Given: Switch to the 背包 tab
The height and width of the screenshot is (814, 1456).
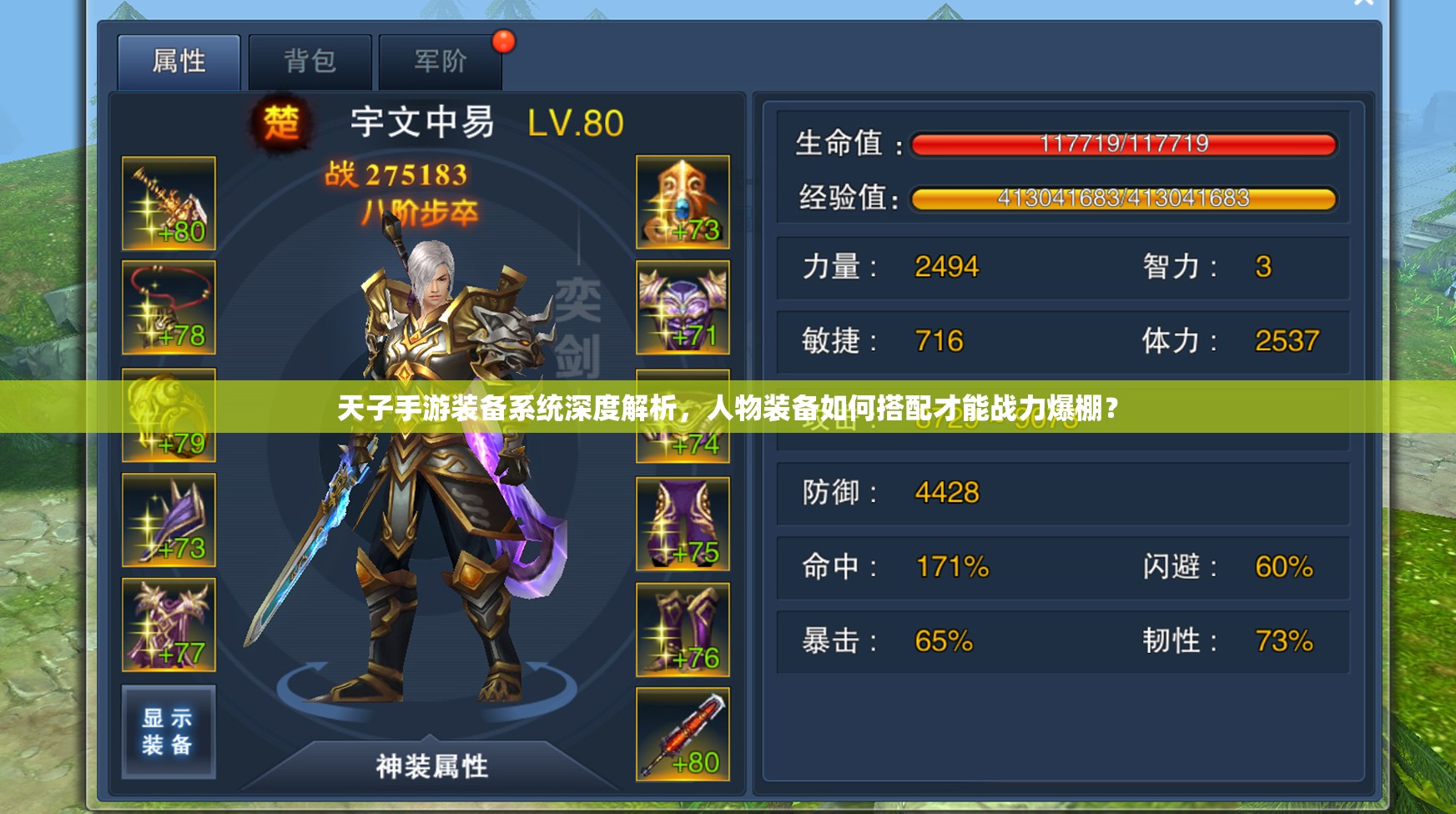Looking at the screenshot, I should point(310,58).
